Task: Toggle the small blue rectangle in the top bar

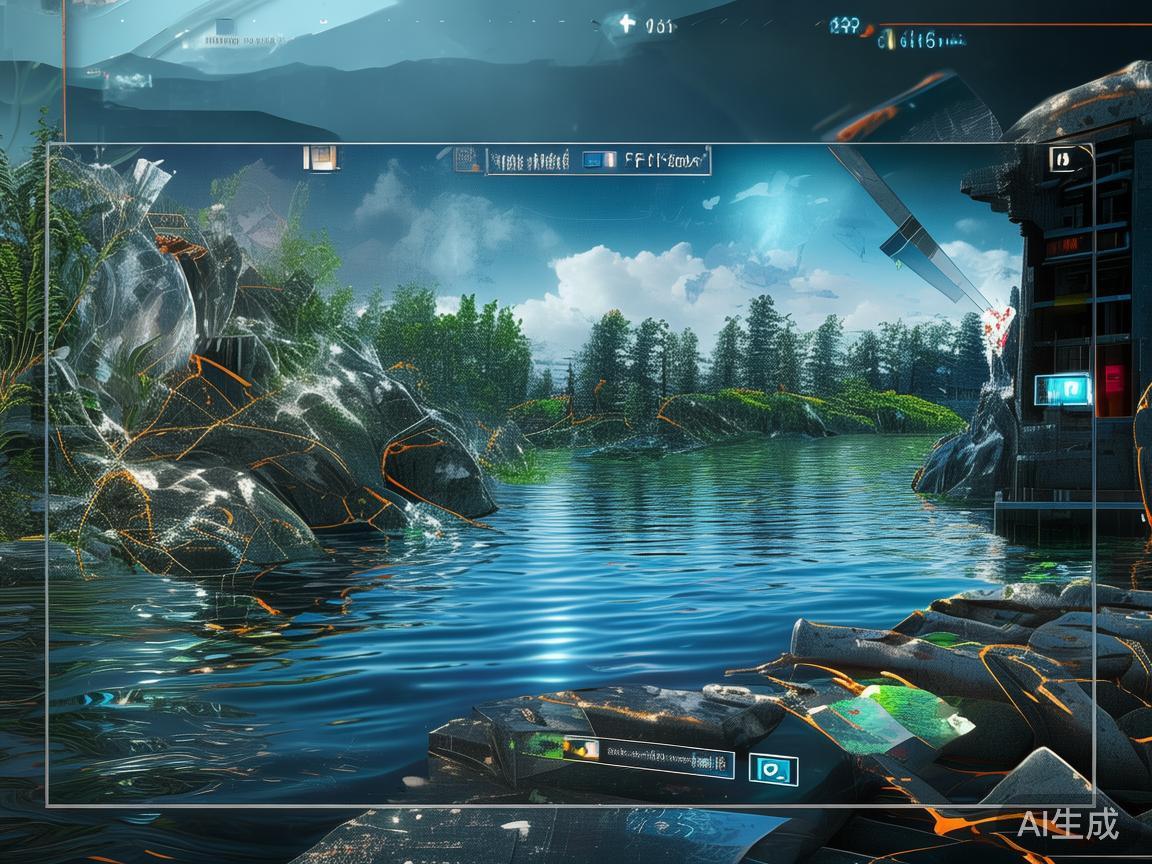Action: point(598,159)
